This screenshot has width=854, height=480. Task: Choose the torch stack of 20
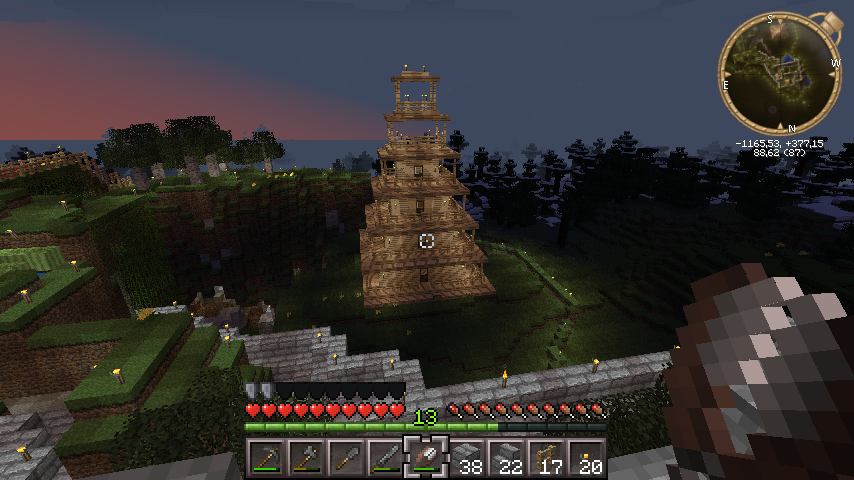[586, 458]
